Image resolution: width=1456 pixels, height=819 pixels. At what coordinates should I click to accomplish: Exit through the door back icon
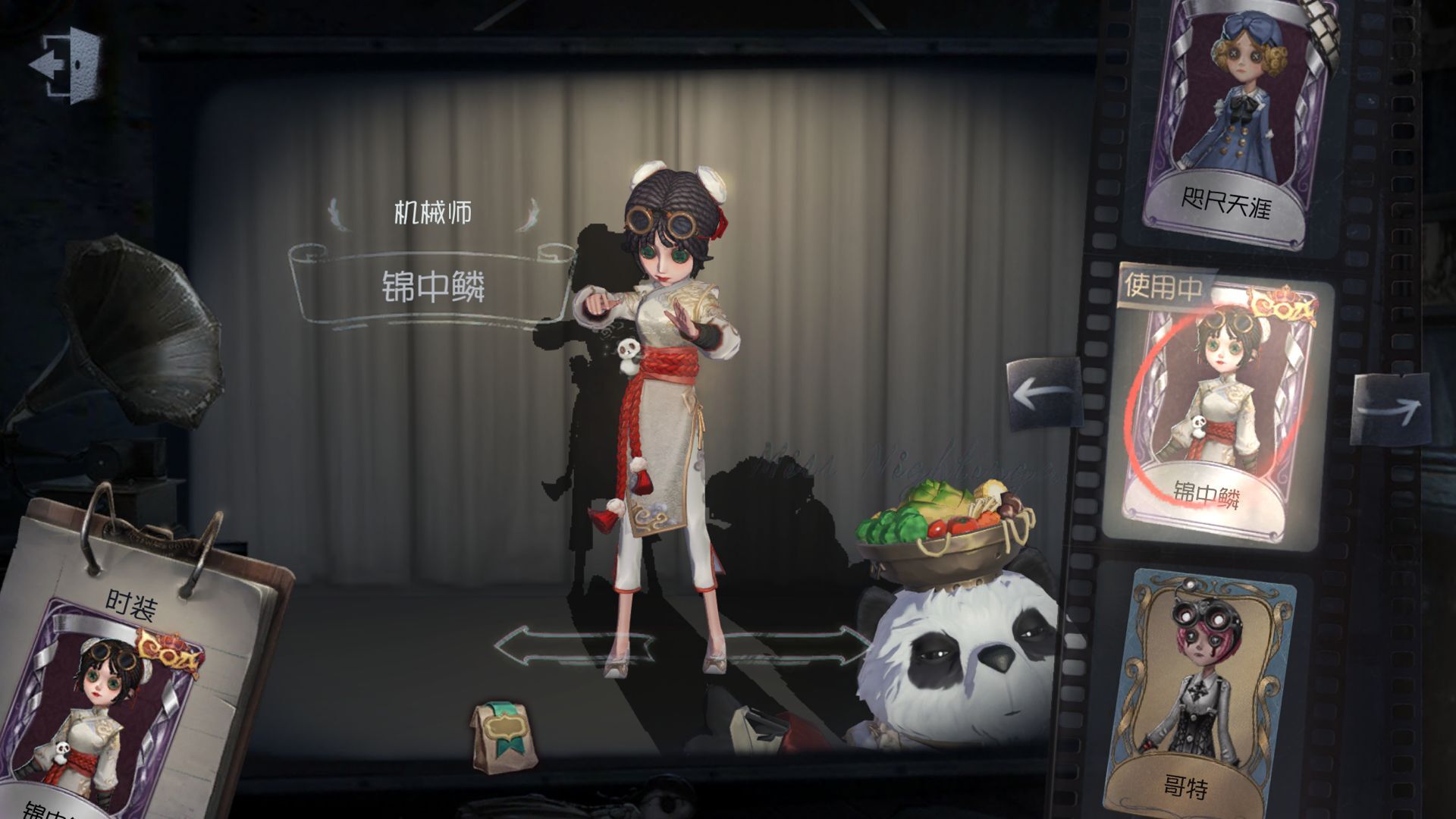pyautogui.click(x=65, y=64)
